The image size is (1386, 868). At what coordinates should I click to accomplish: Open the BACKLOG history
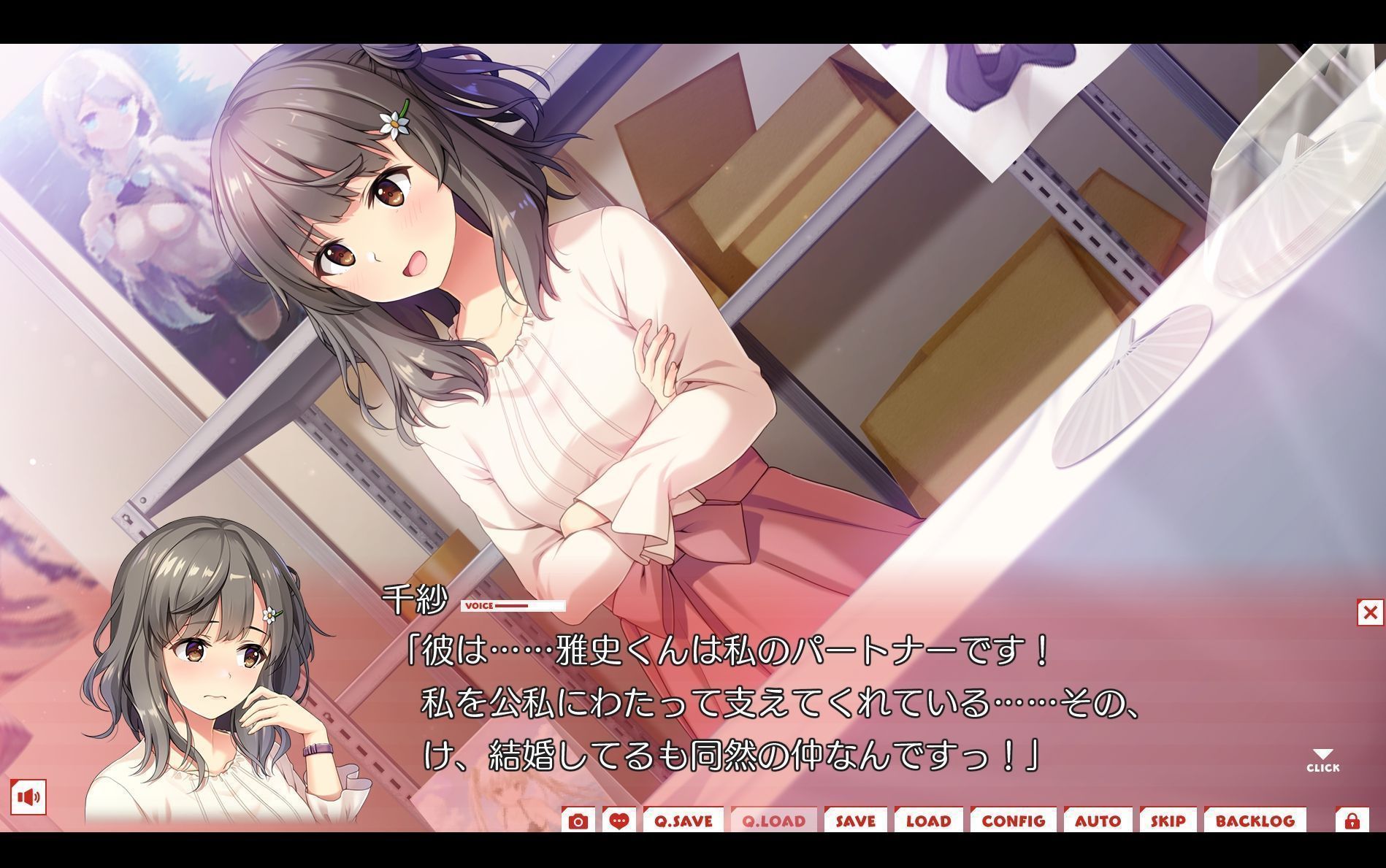click(1256, 821)
